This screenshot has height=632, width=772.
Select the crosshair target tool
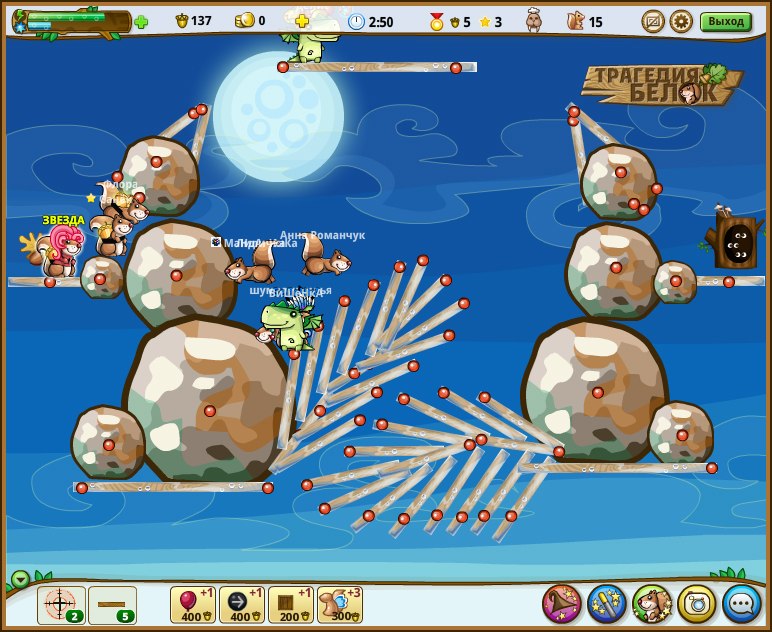[61, 605]
